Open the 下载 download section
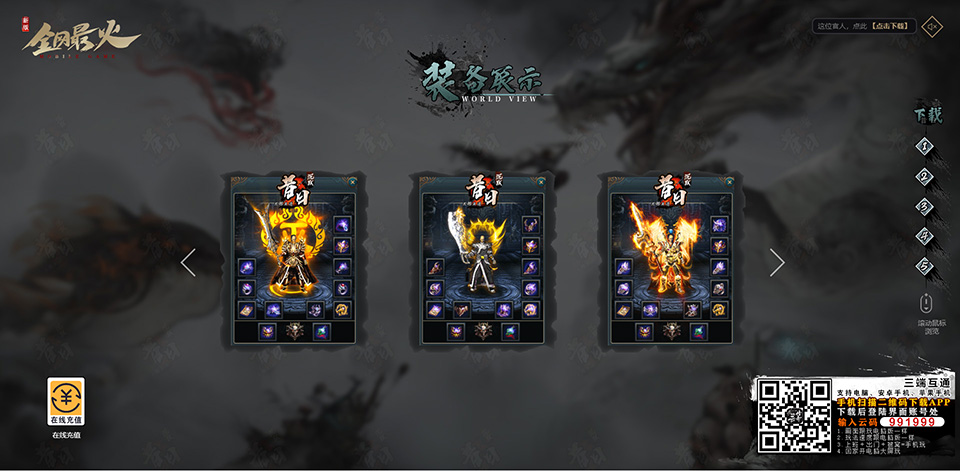 click(x=927, y=115)
